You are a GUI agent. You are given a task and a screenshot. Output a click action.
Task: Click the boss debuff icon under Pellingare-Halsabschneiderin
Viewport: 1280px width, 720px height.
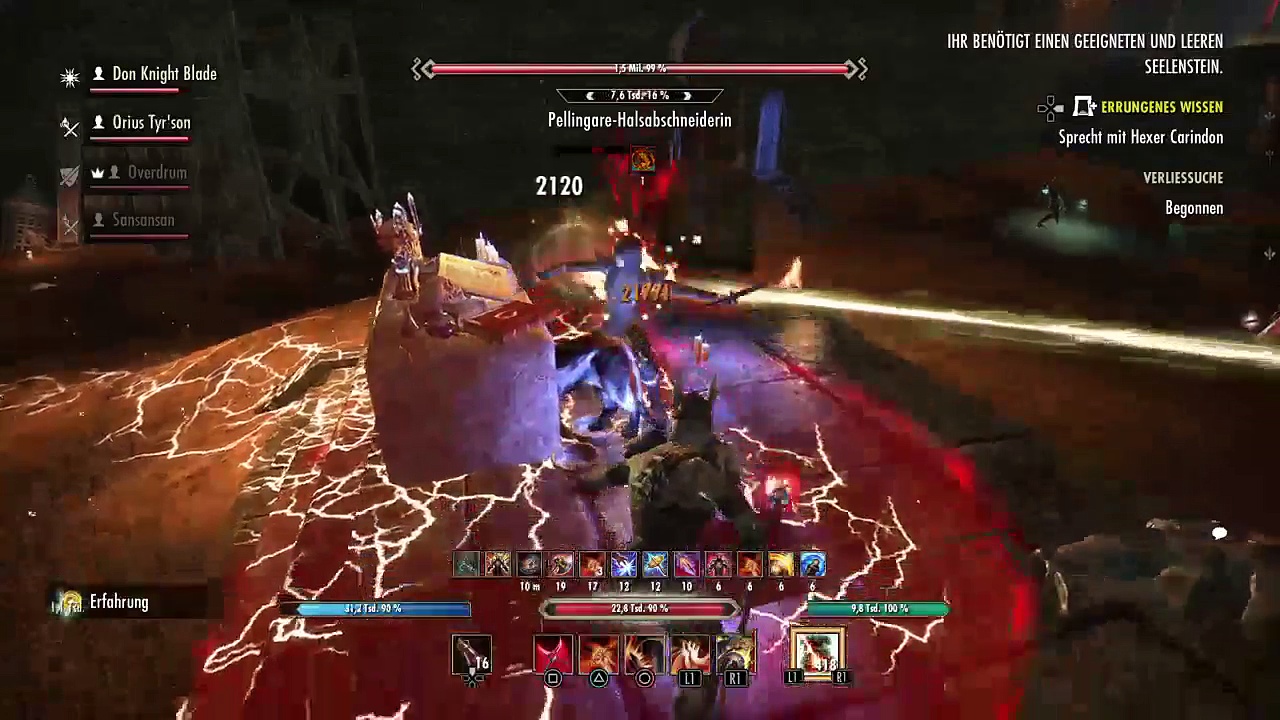642,159
